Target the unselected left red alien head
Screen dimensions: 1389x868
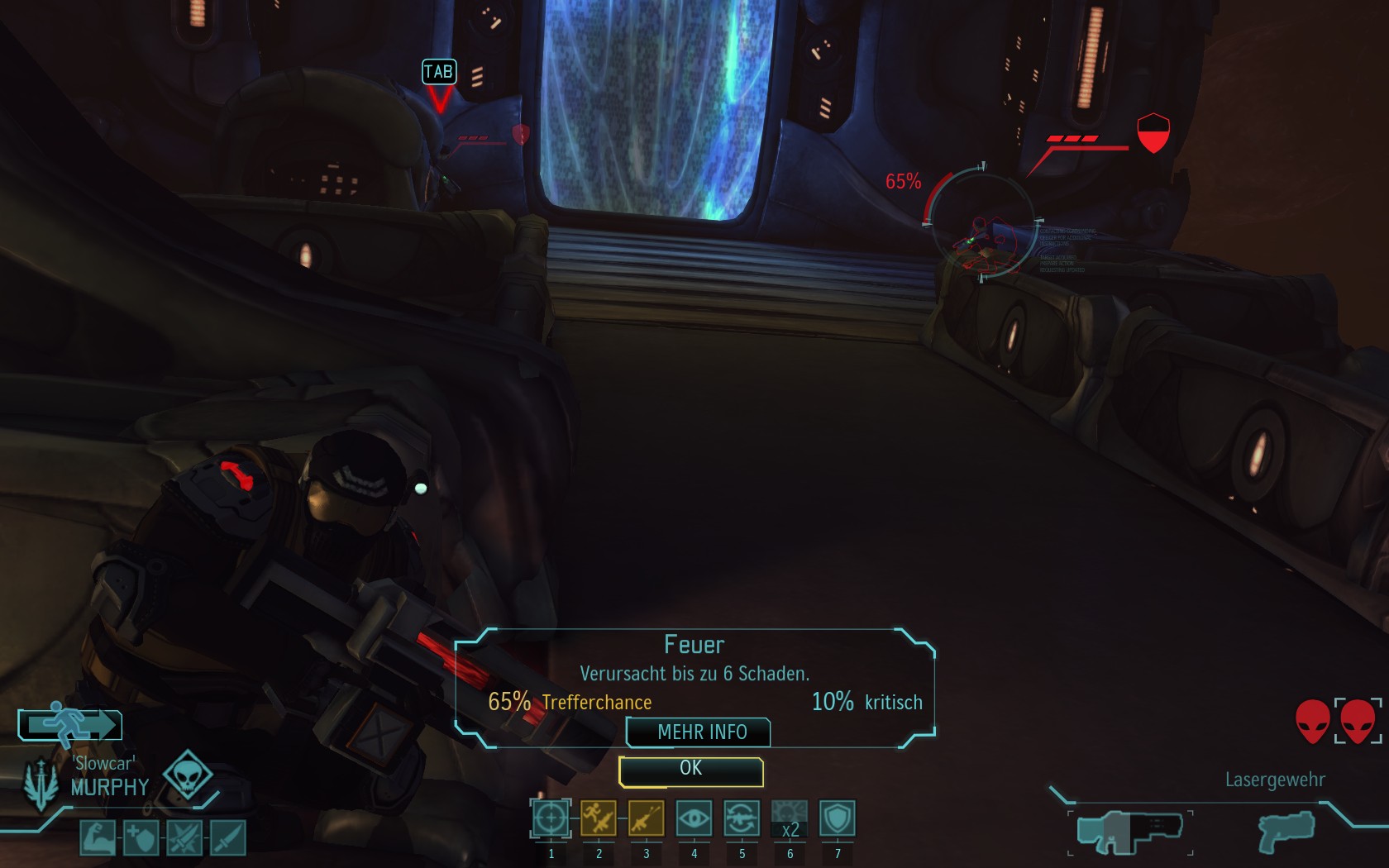1312,722
